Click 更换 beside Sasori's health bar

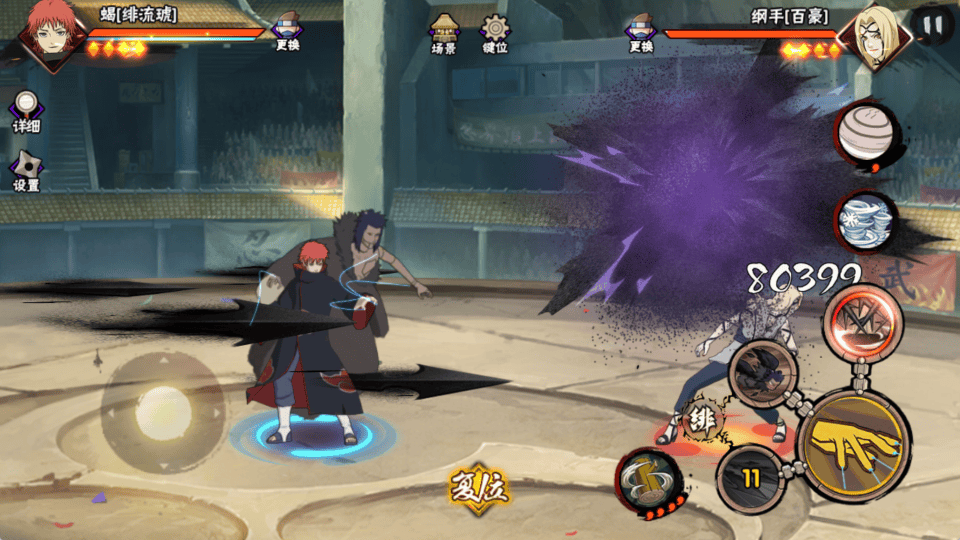coord(288,33)
